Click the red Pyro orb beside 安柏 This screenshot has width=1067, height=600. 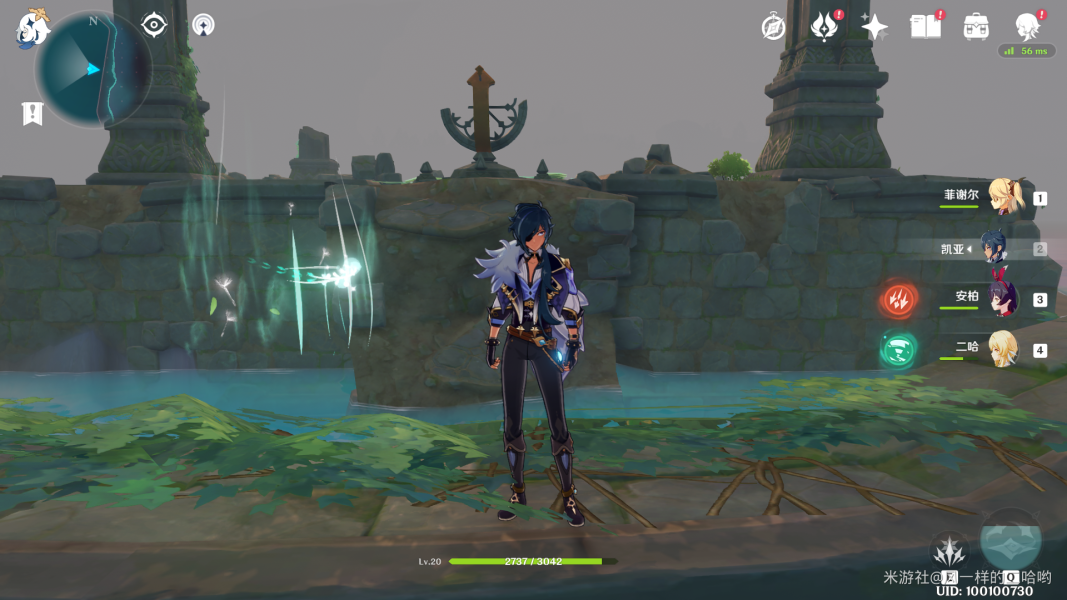click(x=898, y=299)
